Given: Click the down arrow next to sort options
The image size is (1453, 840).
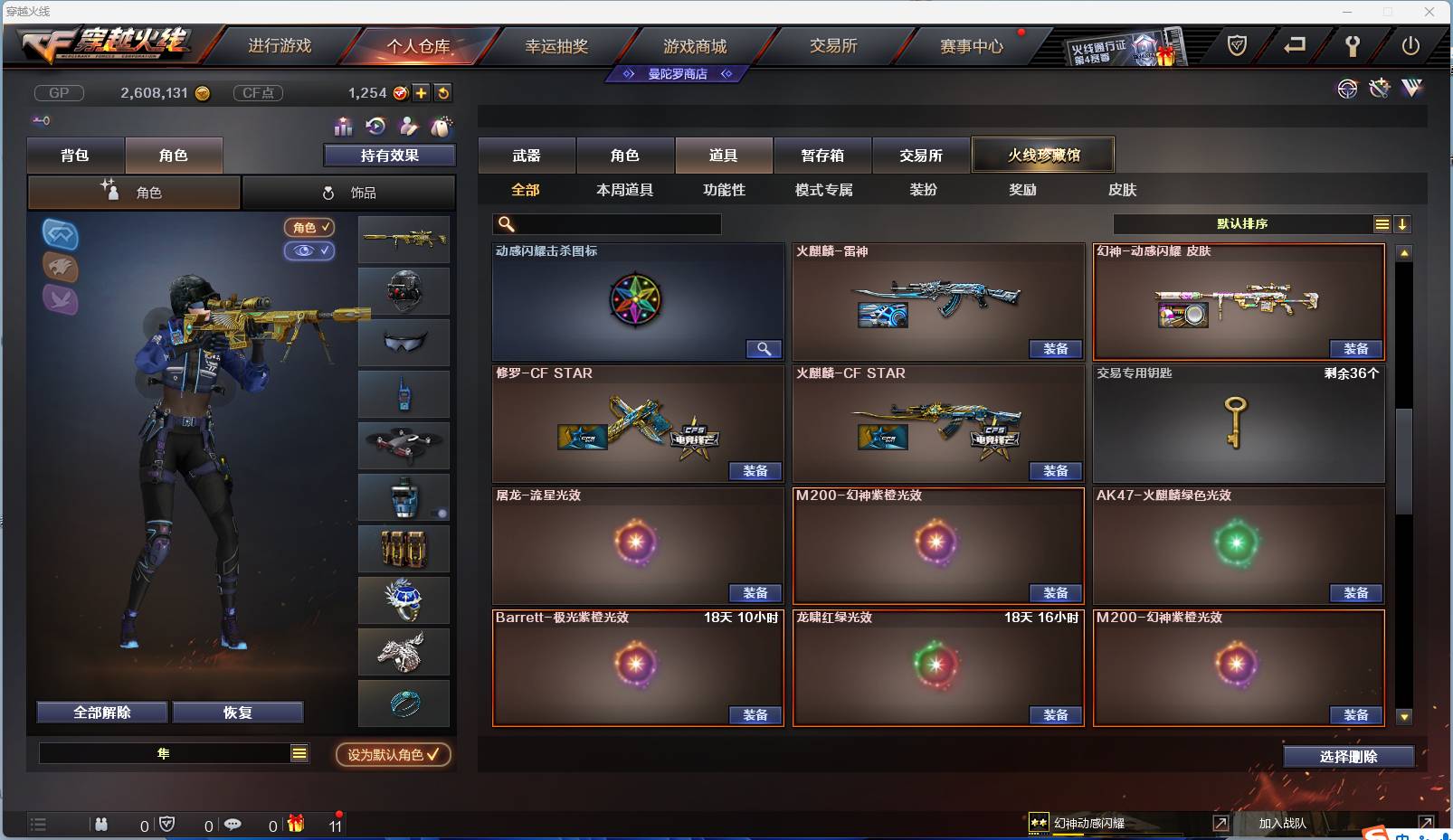Looking at the screenshot, I should [x=1403, y=223].
